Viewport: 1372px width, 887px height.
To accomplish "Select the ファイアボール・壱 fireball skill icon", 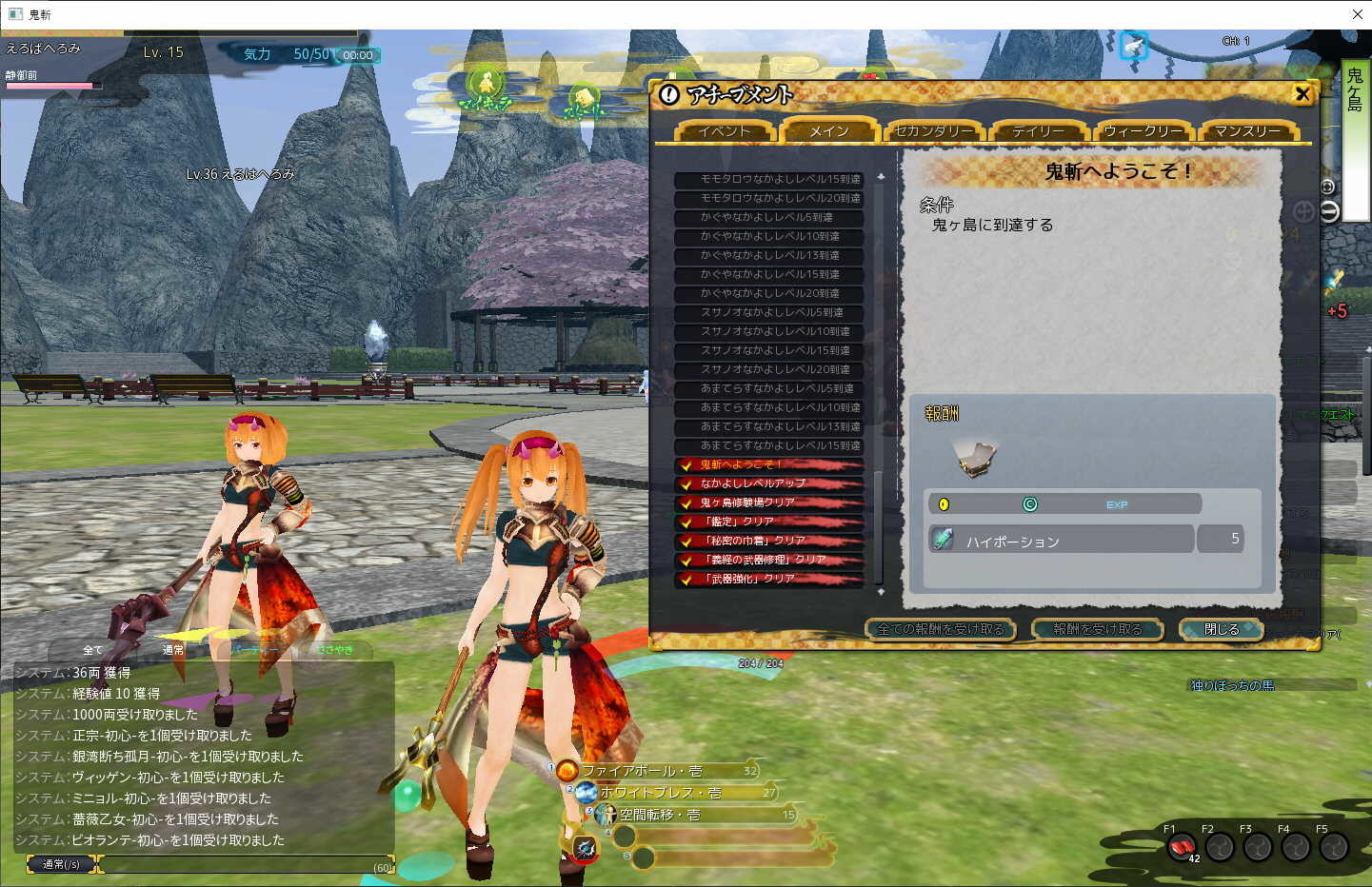I will 568,771.
